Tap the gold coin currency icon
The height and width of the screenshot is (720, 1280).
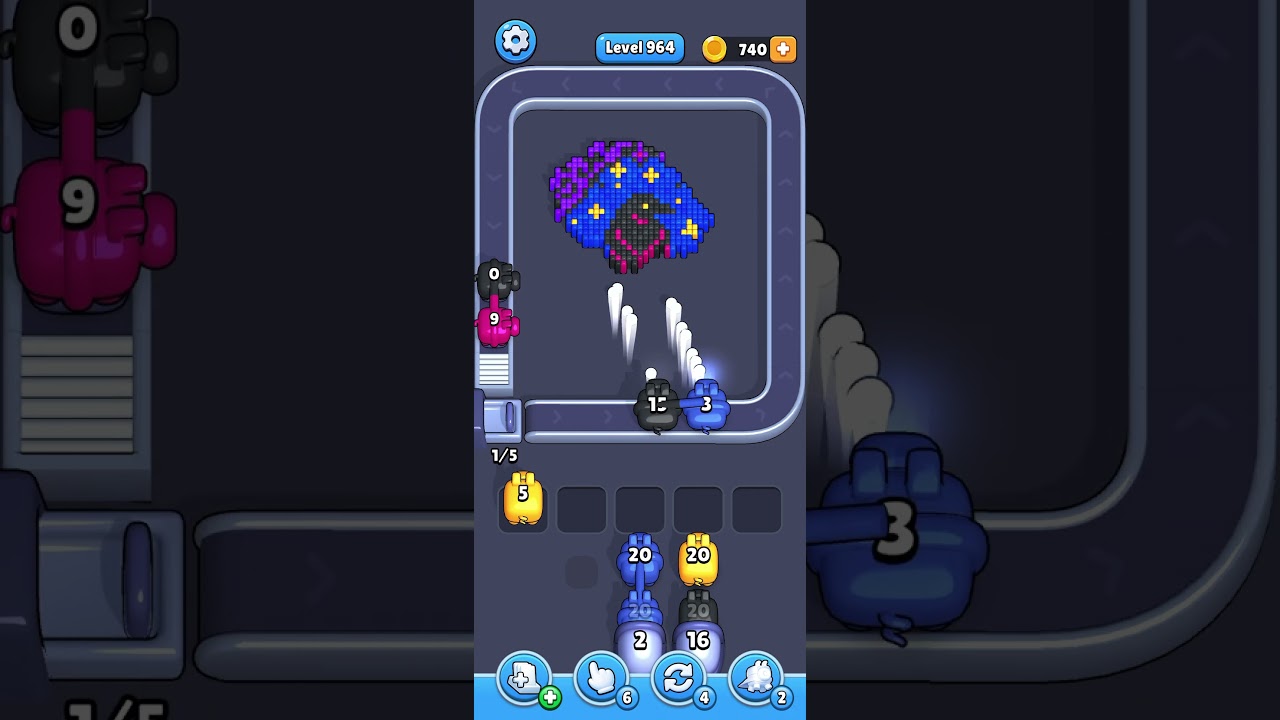[x=713, y=48]
